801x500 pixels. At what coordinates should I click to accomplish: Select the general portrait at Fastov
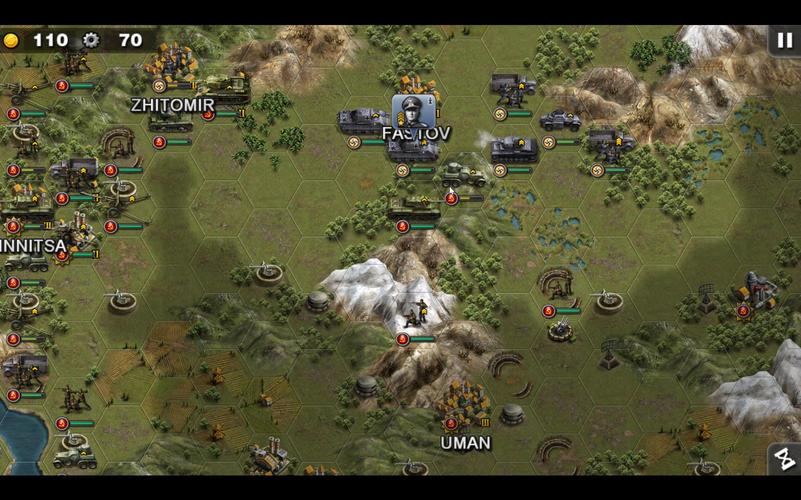pyautogui.click(x=413, y=112)
